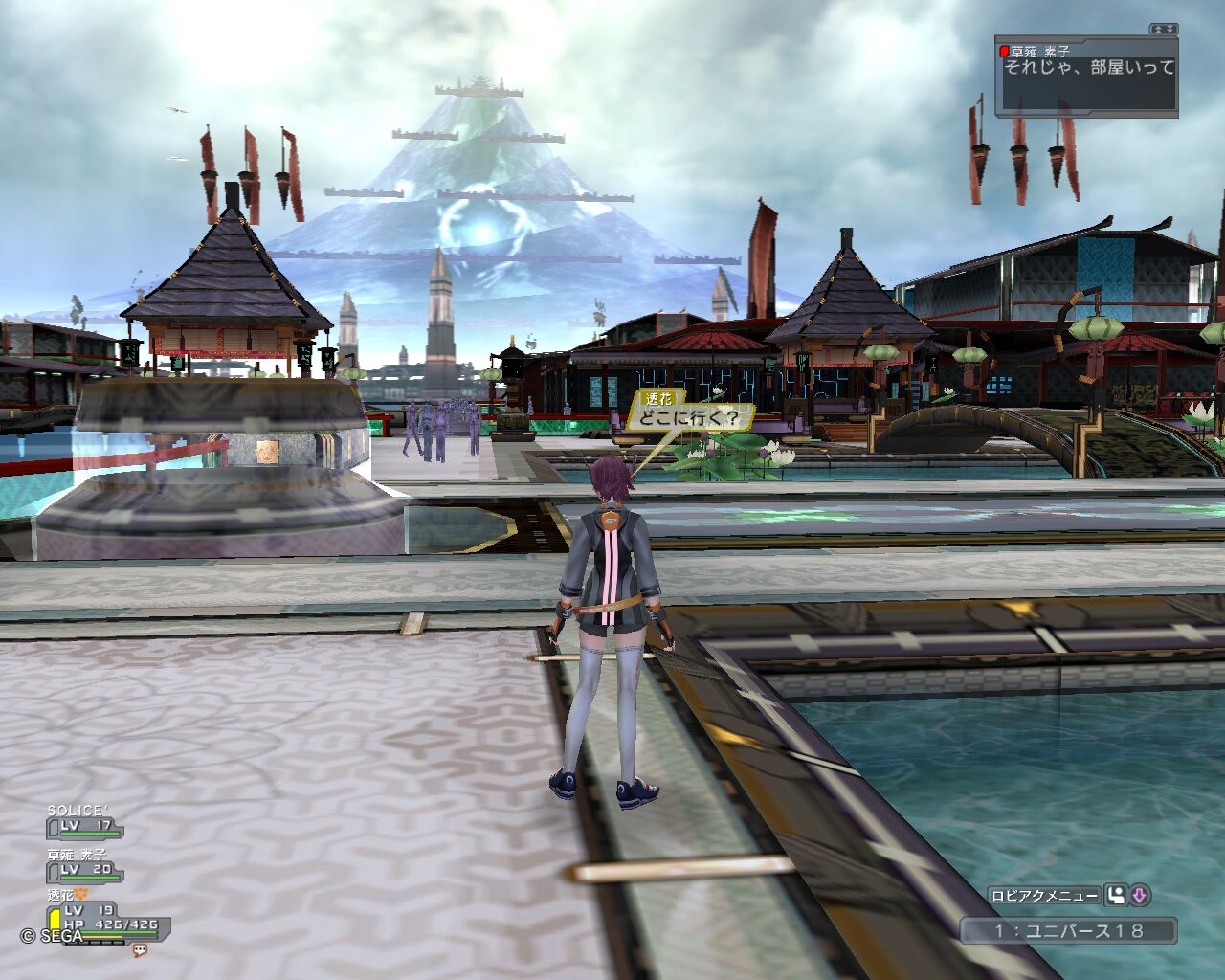Open the speech bubble chat icon

[140, 950]
